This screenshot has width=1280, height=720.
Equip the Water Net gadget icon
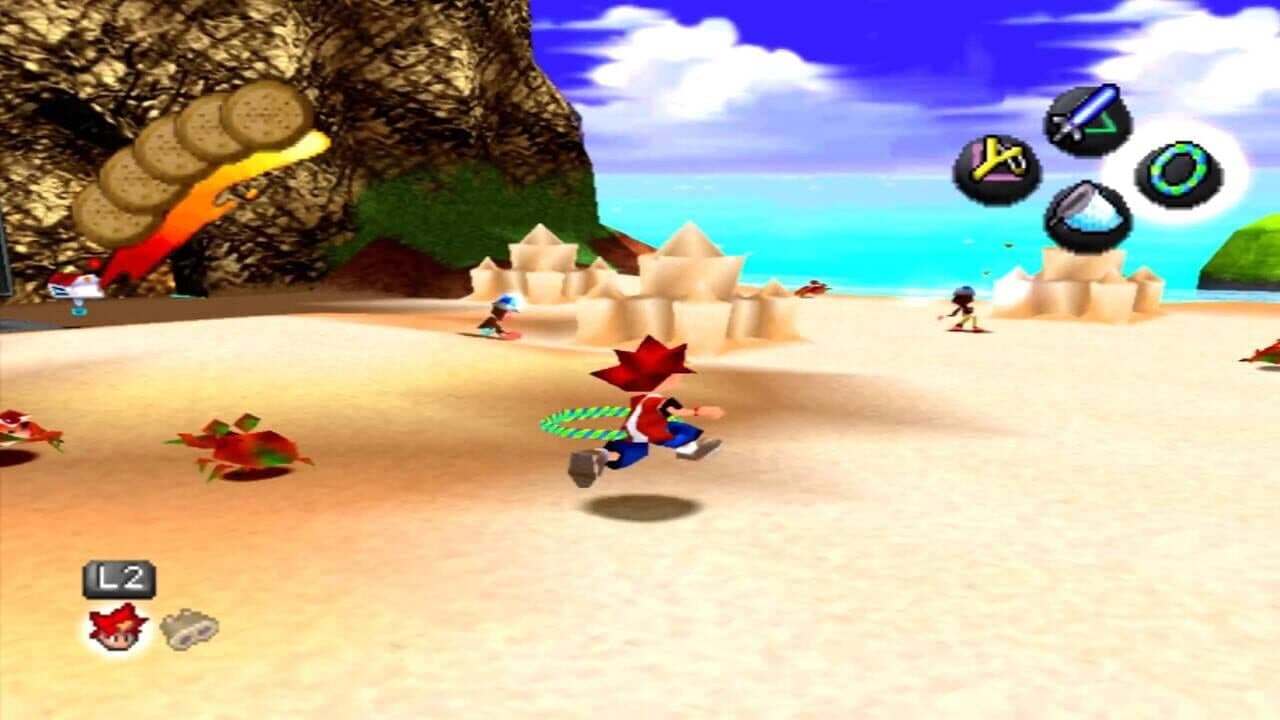[1090, 215]
